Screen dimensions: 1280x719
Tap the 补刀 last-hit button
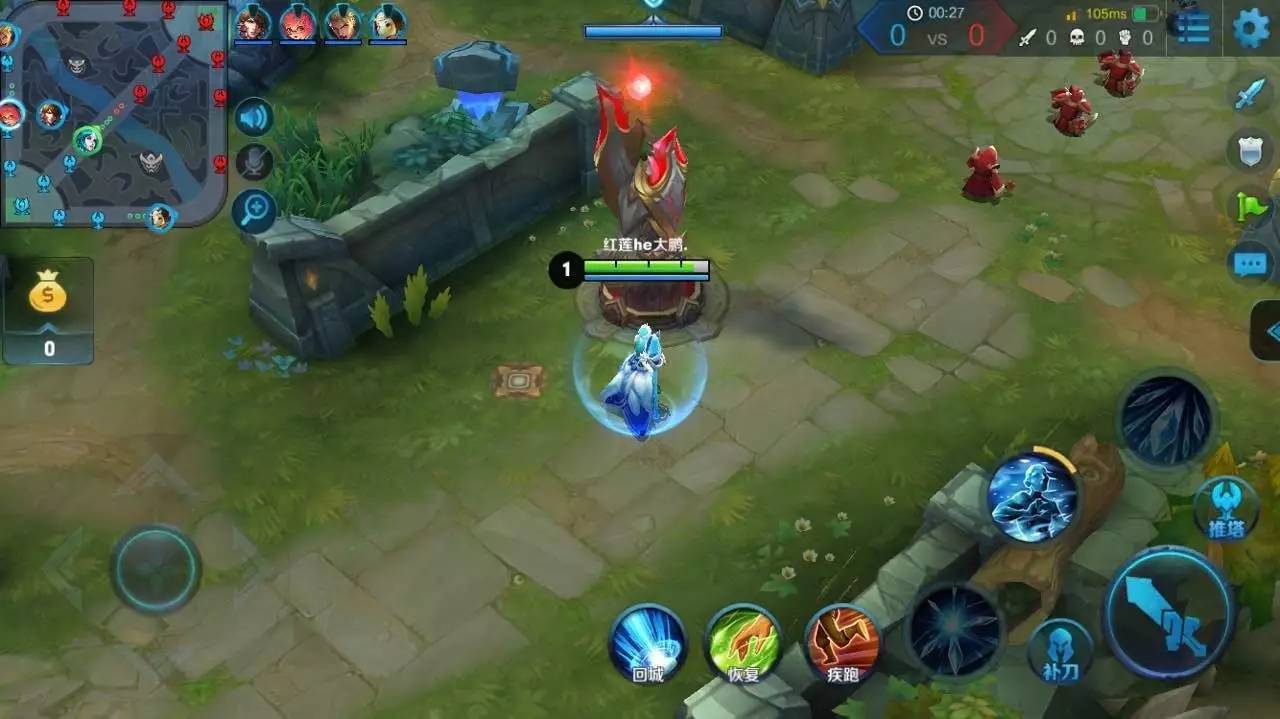pyautogui.click(x=1060, y=652)
